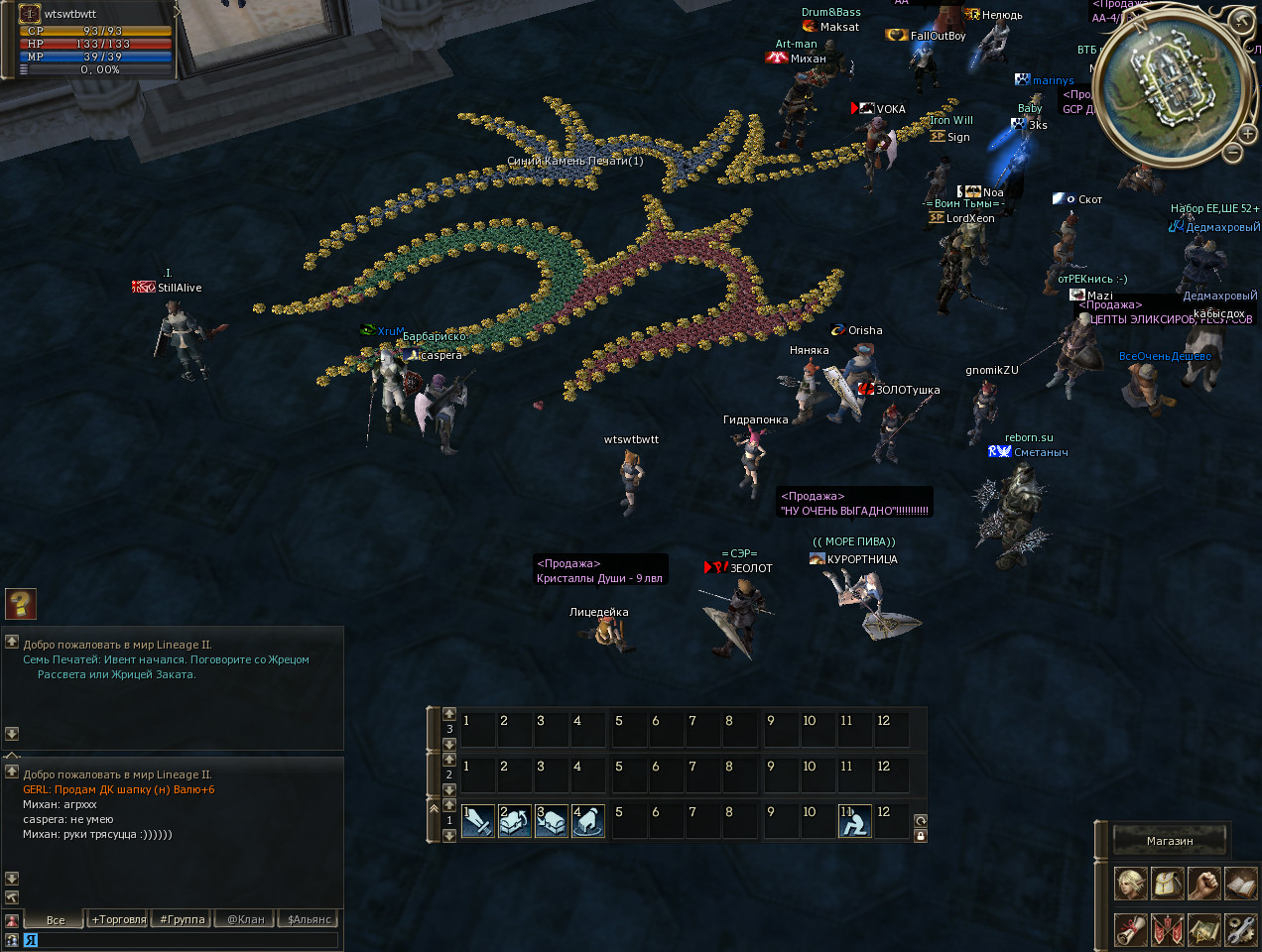
Task: Activate the sword attack skill in slot 1
Action: 478,821
